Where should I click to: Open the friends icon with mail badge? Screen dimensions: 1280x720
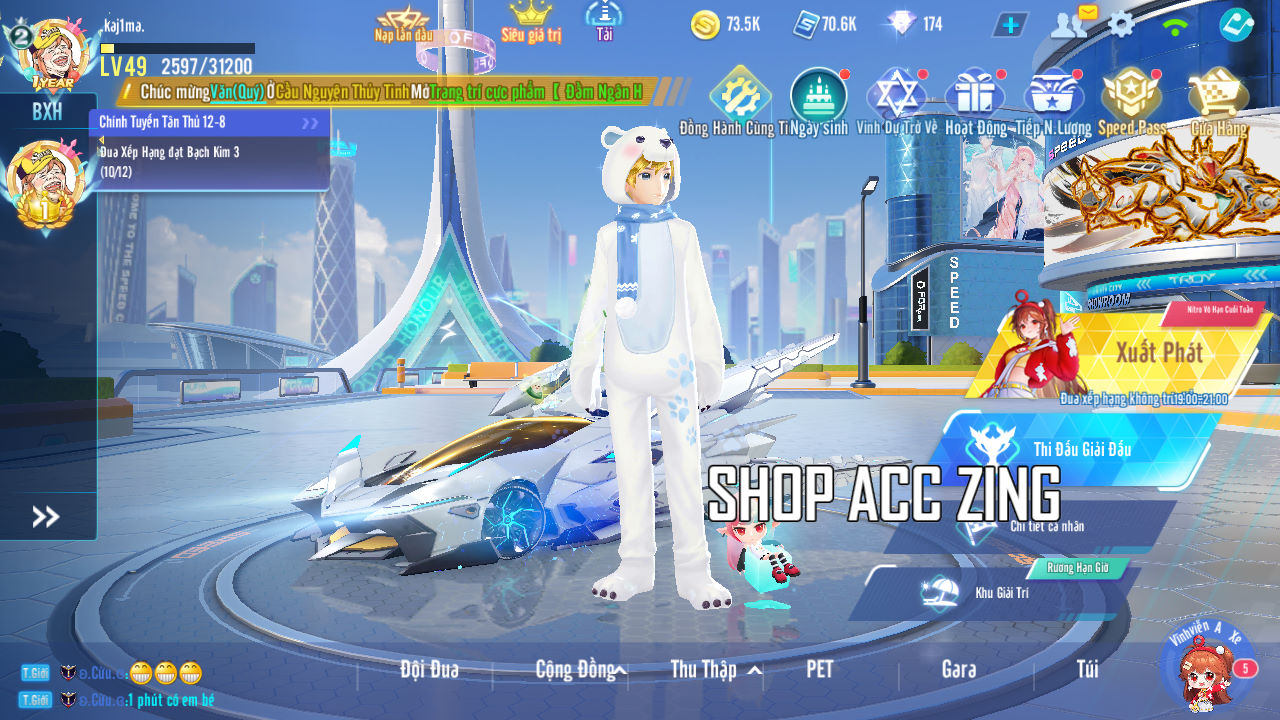1070,24
